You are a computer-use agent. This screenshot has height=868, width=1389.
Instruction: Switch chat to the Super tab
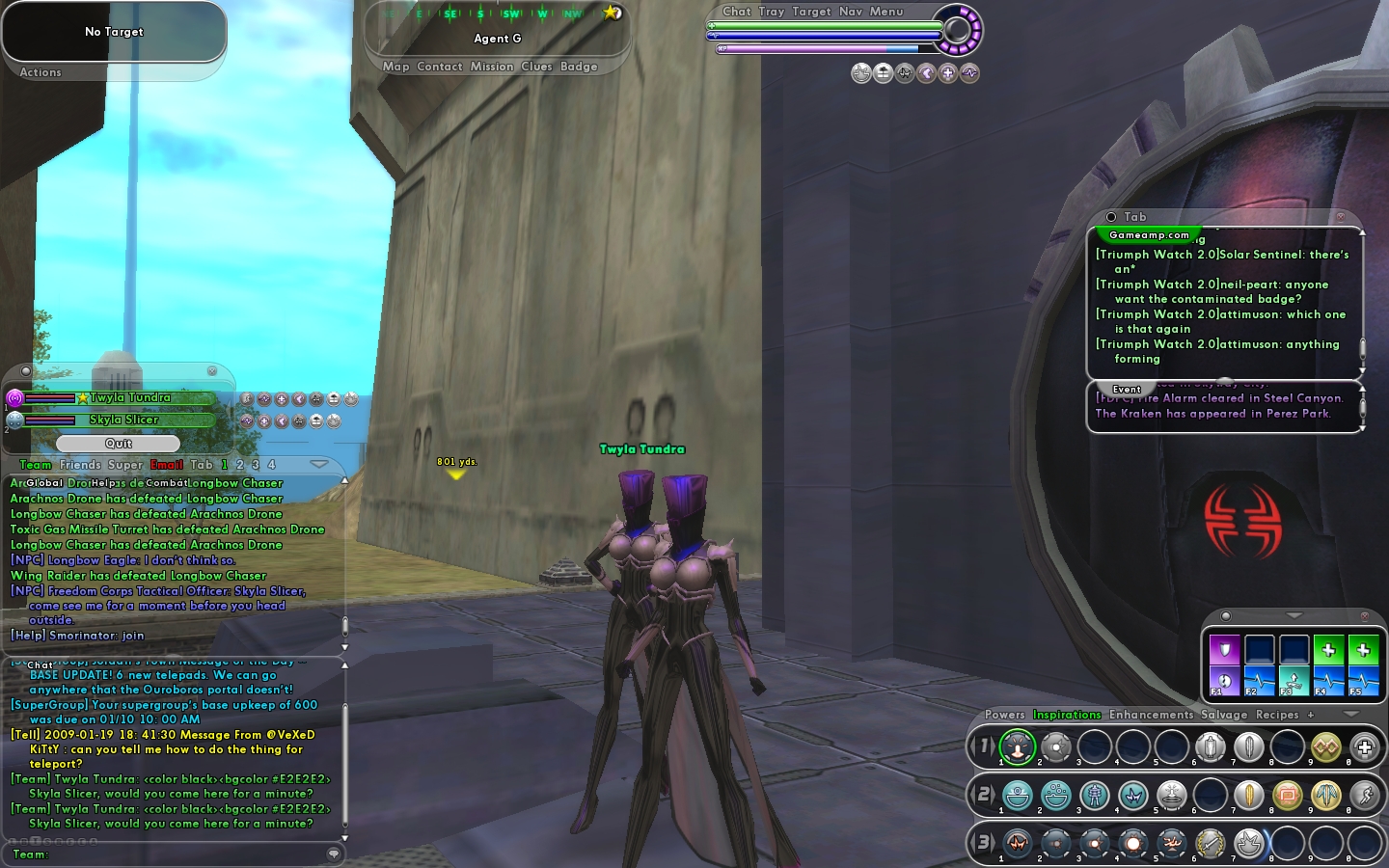pos(125,465)
